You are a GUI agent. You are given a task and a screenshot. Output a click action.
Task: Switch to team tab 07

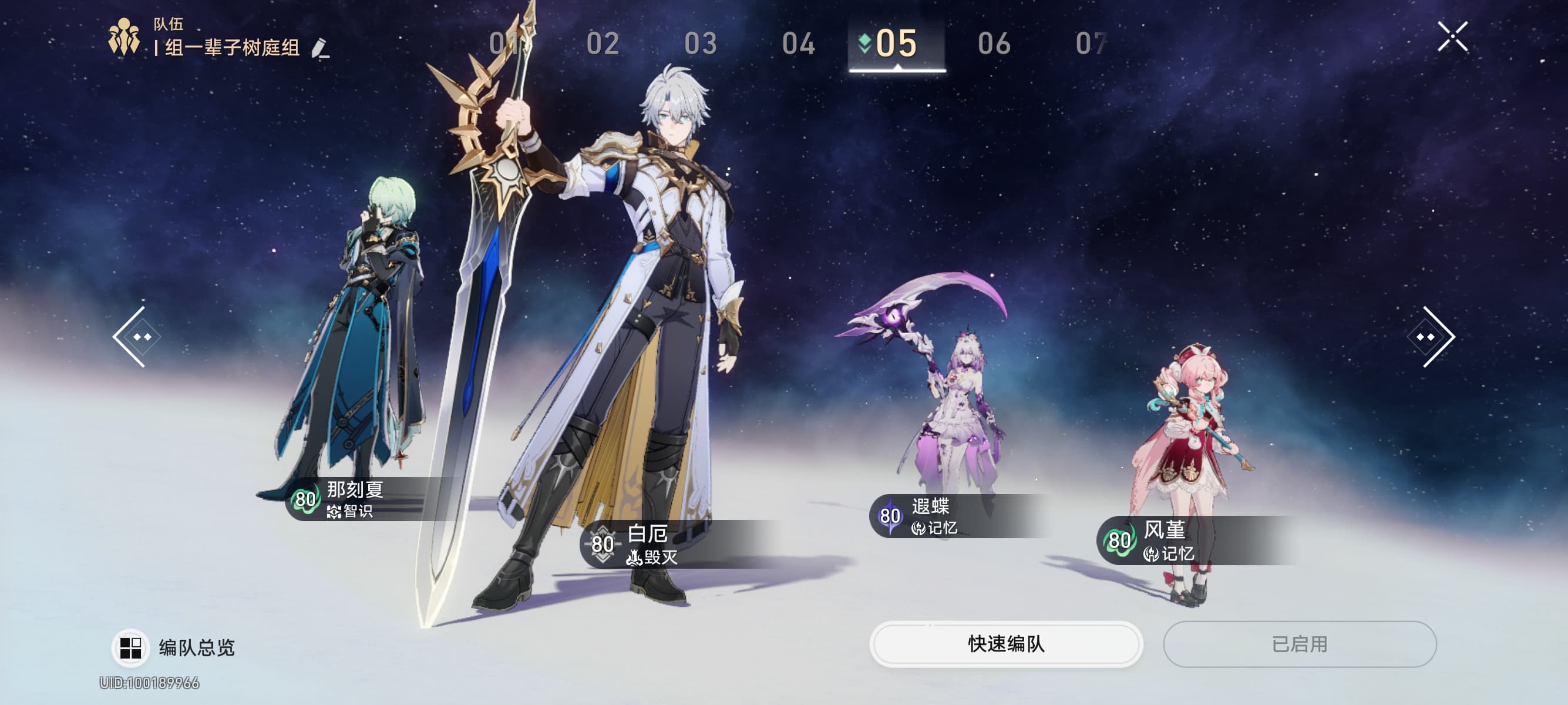1091,44
